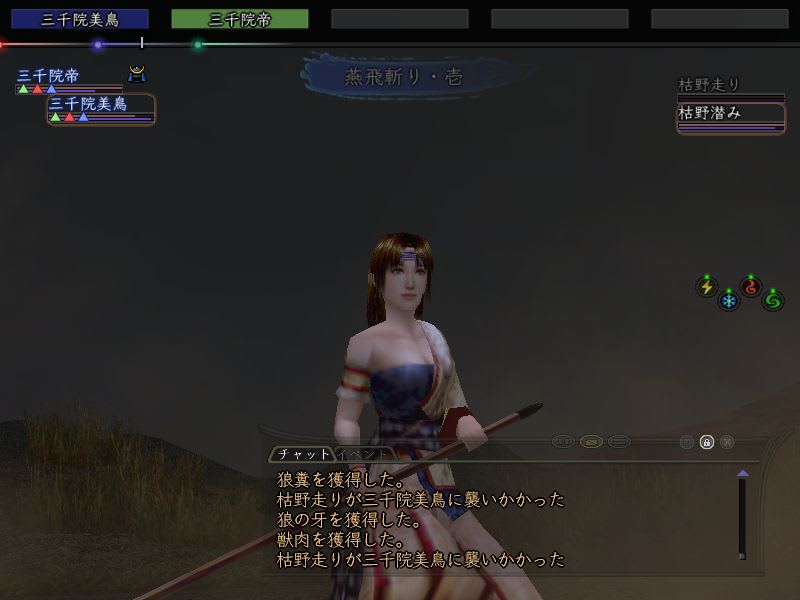The height and width of the screenshot is (600, 800).
Task: Close the chat window with the X button
Action: (727, 442)
